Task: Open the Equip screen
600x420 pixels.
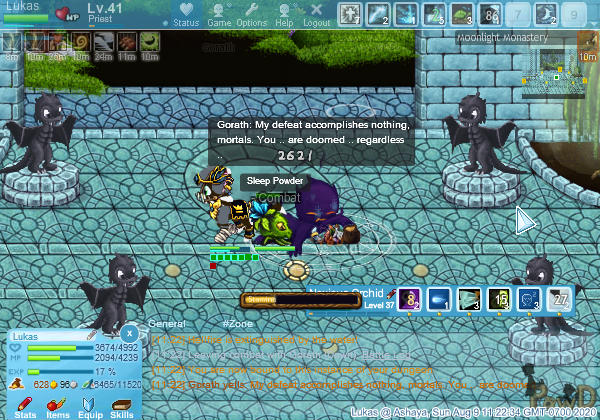Action: (90, 405)
